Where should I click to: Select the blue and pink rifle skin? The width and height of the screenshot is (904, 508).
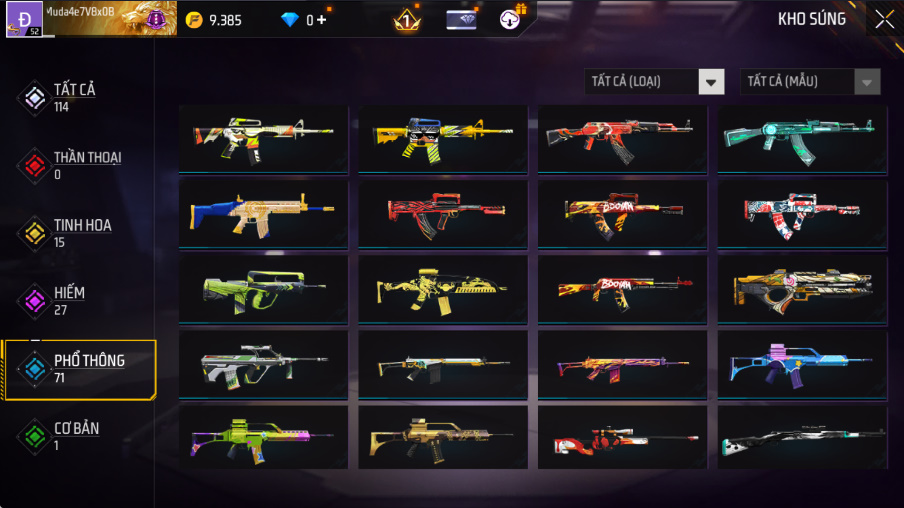(x=801, y=363)
